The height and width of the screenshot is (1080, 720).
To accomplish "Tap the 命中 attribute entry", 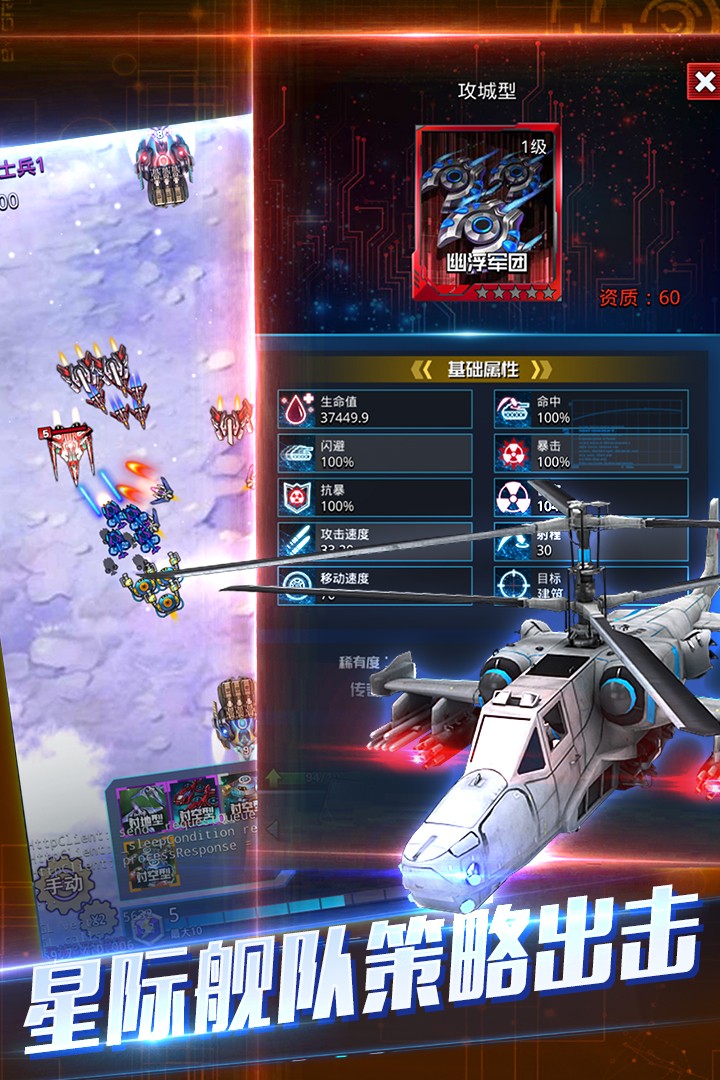I will coord(590,409).
